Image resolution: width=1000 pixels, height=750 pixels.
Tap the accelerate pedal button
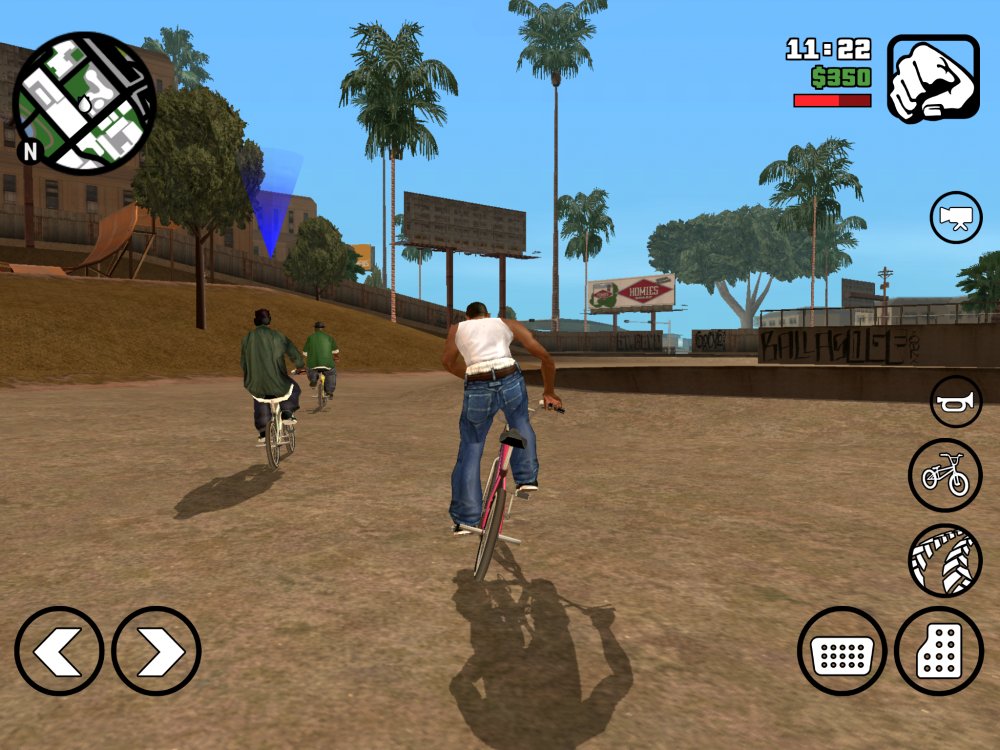click(939, 651)
